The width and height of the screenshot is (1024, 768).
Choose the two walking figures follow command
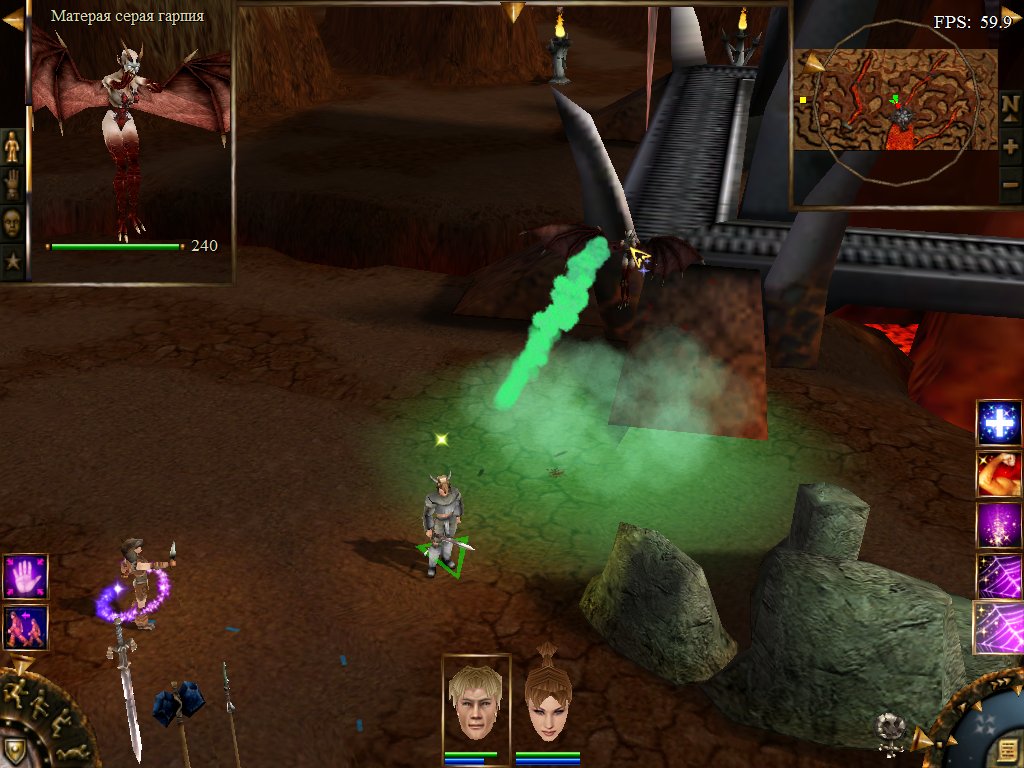[25, 628]
